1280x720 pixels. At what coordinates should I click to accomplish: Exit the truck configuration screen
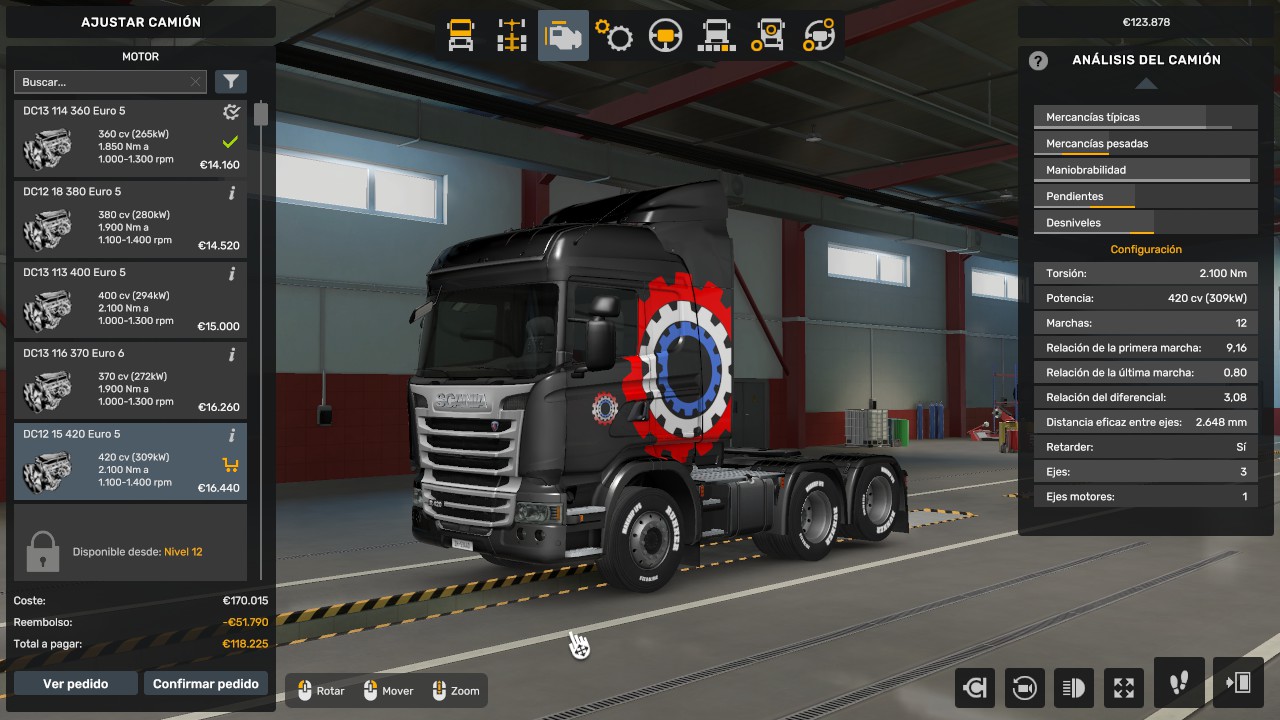tap(1238, 683)
